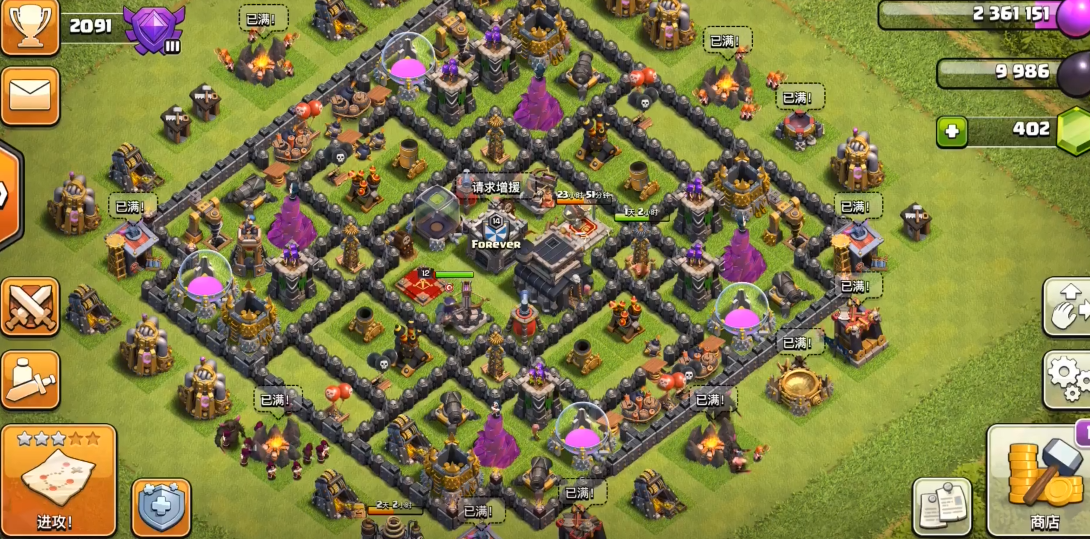Image resolution: width=1090 pixels, height=539 pixels.
Task: Open the blue shield info button
Action: 160,507
